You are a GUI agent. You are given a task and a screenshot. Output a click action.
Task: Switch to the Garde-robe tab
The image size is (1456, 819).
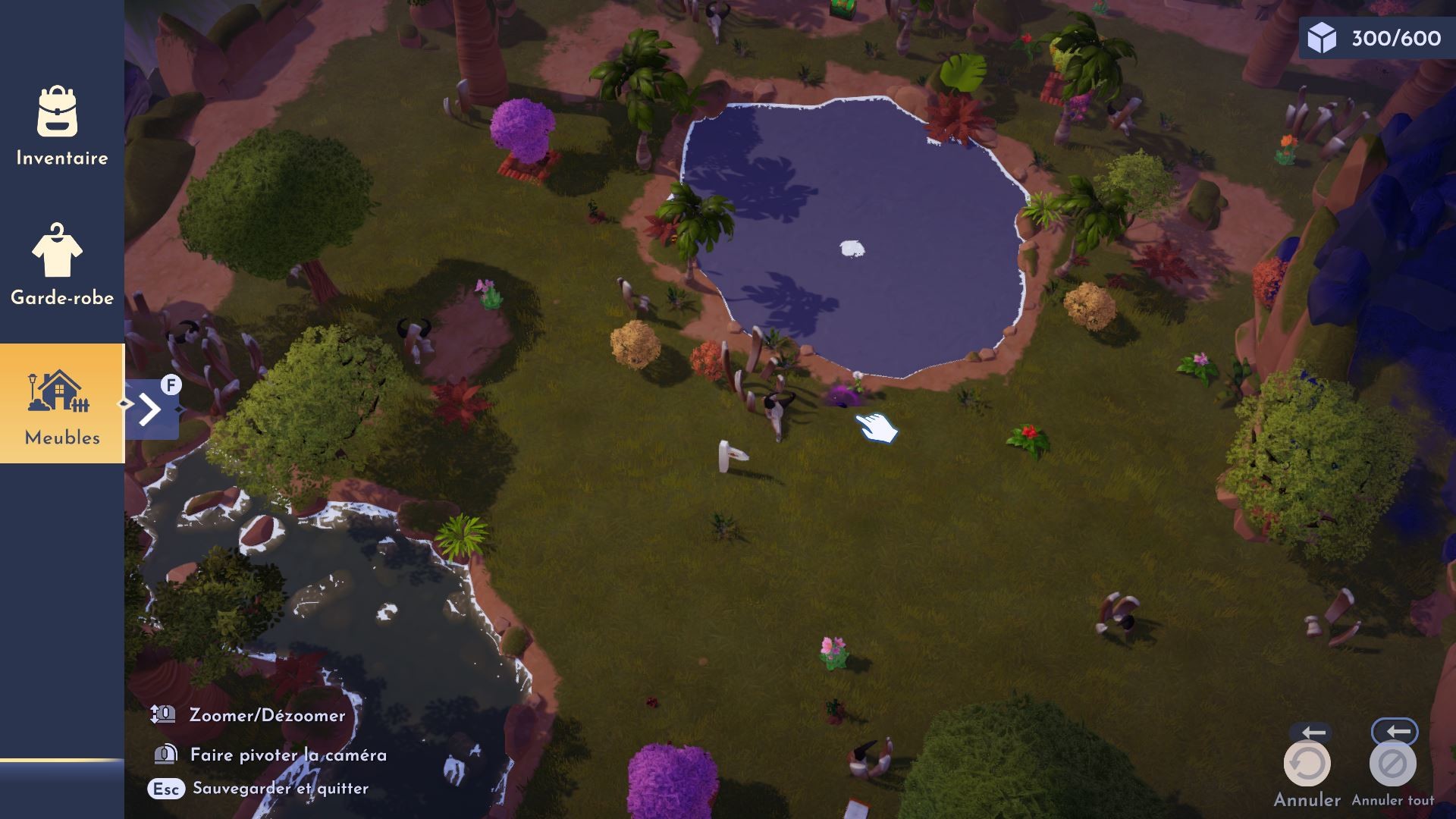(x=61, y=265)
